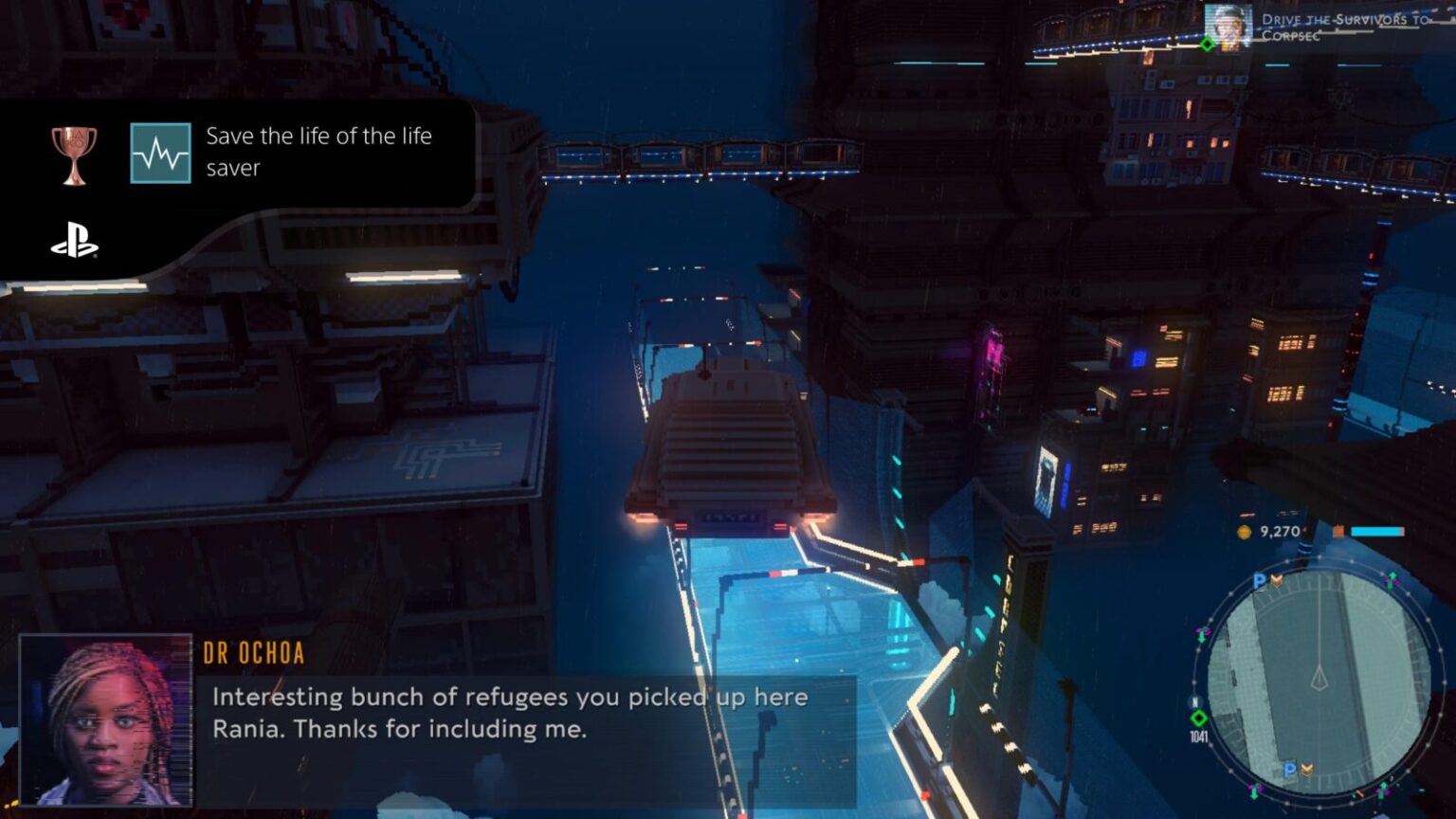Screen dimensions: 1456x819
Task: Select the blue P parking marker on minimap
Action: (1260, 581)
